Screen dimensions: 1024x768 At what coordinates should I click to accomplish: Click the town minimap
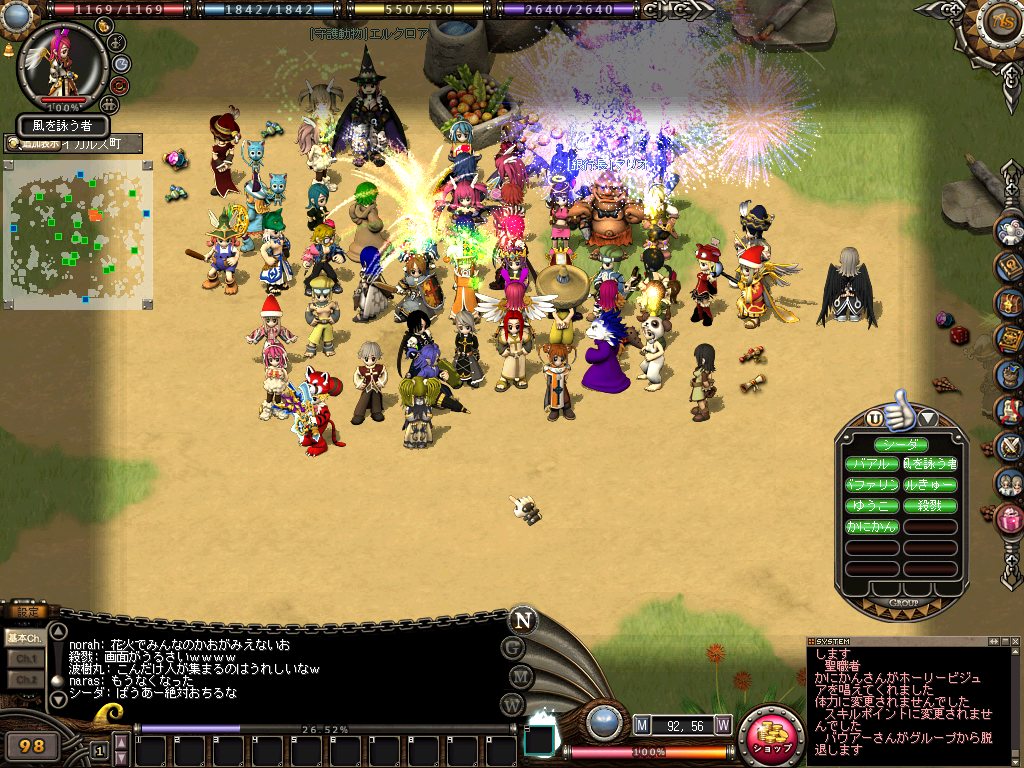[x=78, y=232]
